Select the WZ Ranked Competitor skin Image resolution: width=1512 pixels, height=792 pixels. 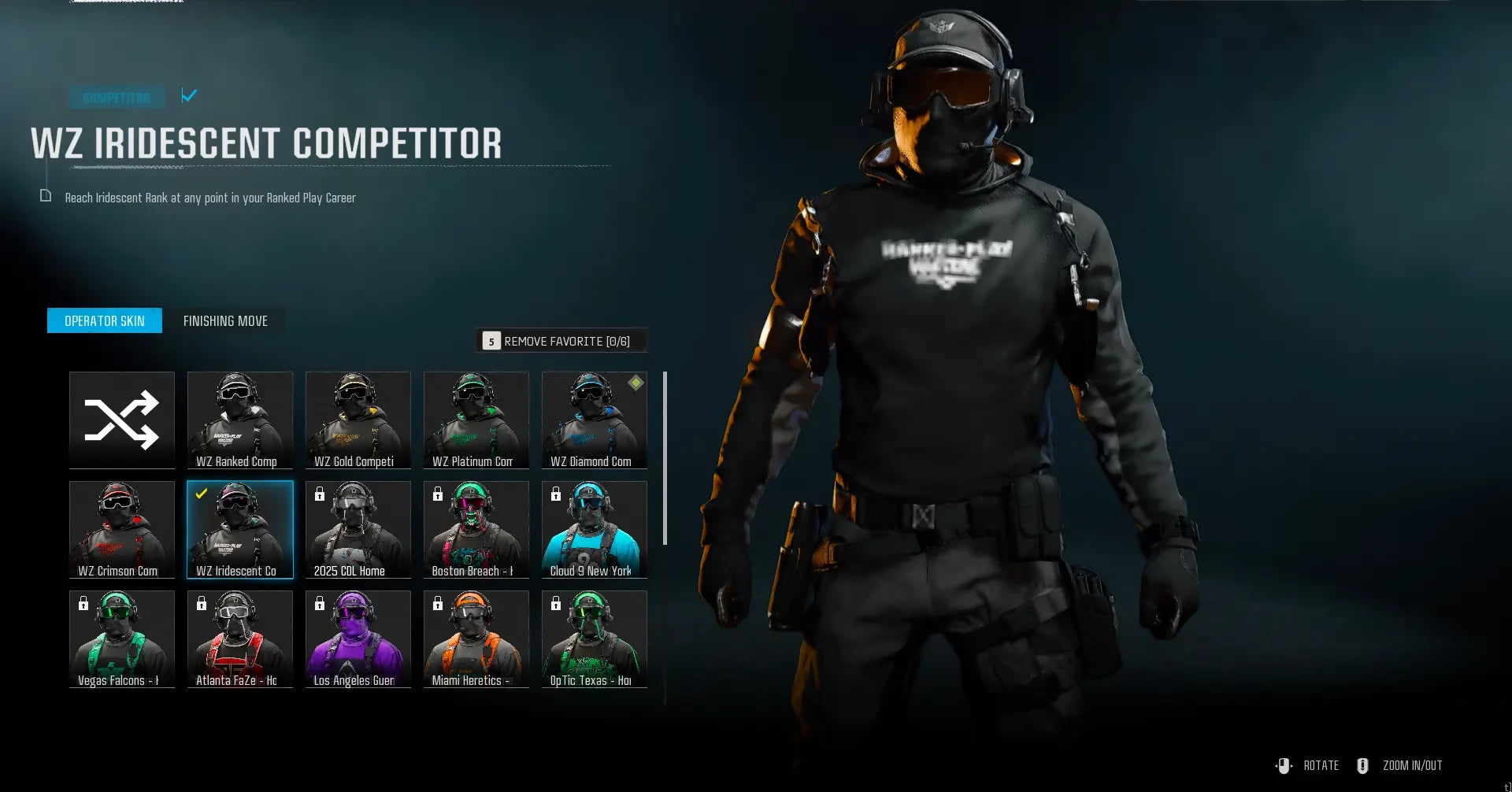240,420
